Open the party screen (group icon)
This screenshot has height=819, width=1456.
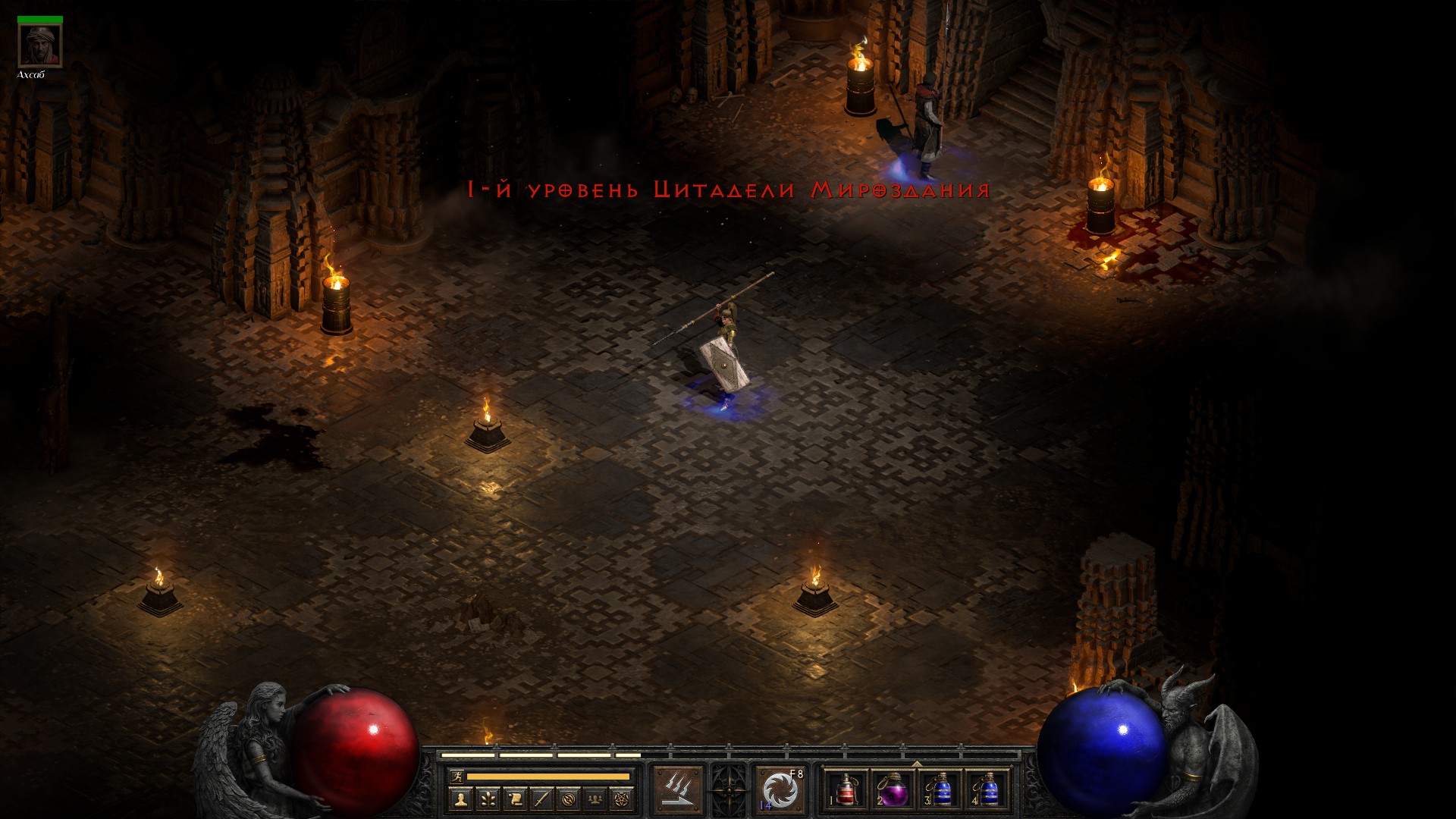pos(596,799)
